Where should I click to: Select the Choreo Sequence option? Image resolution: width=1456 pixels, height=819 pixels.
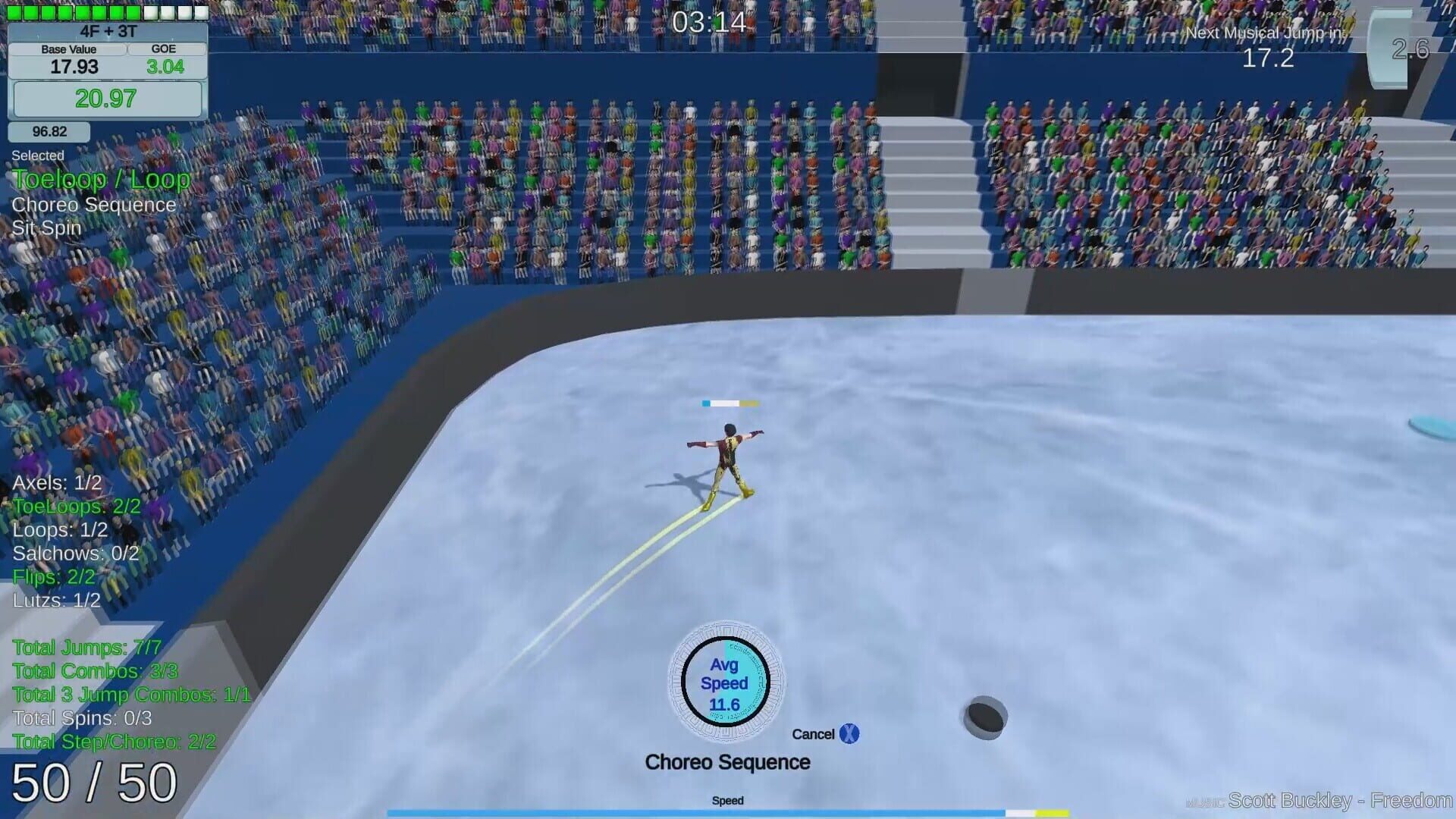point(93,205)
